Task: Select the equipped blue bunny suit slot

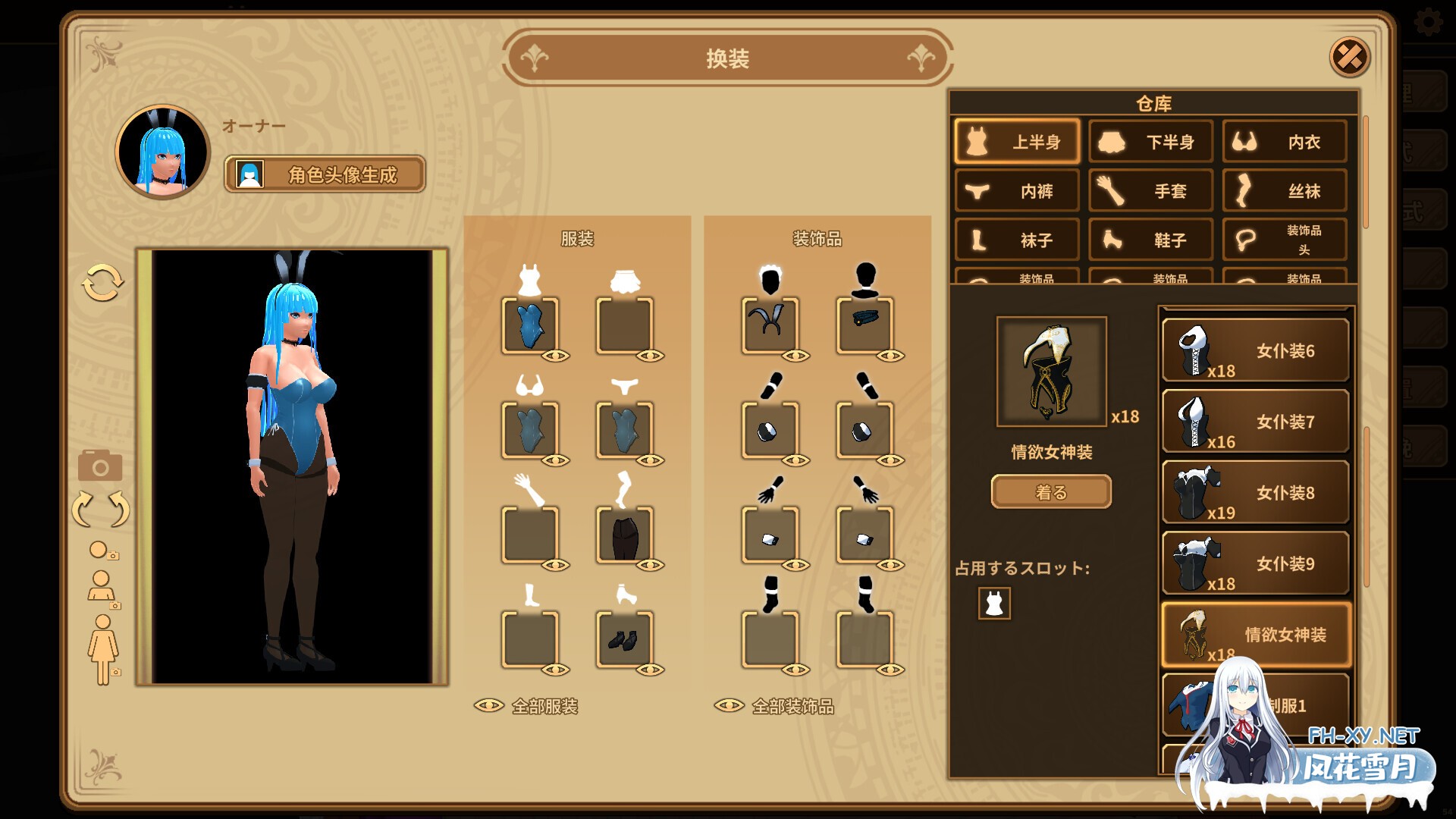Action: [529, 326]
